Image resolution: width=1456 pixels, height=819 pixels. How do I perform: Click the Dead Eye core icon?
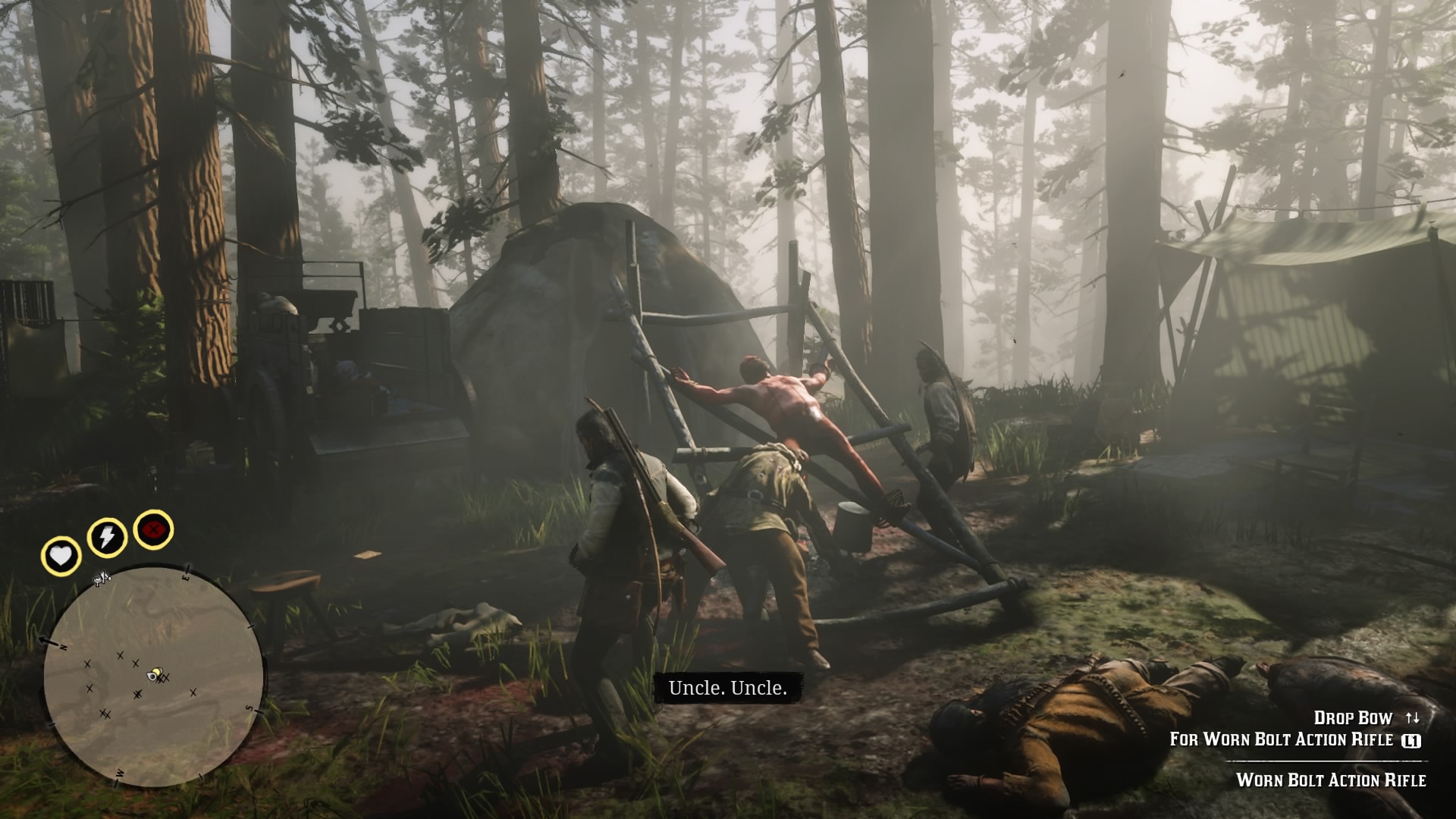click(x=153, y=529)
